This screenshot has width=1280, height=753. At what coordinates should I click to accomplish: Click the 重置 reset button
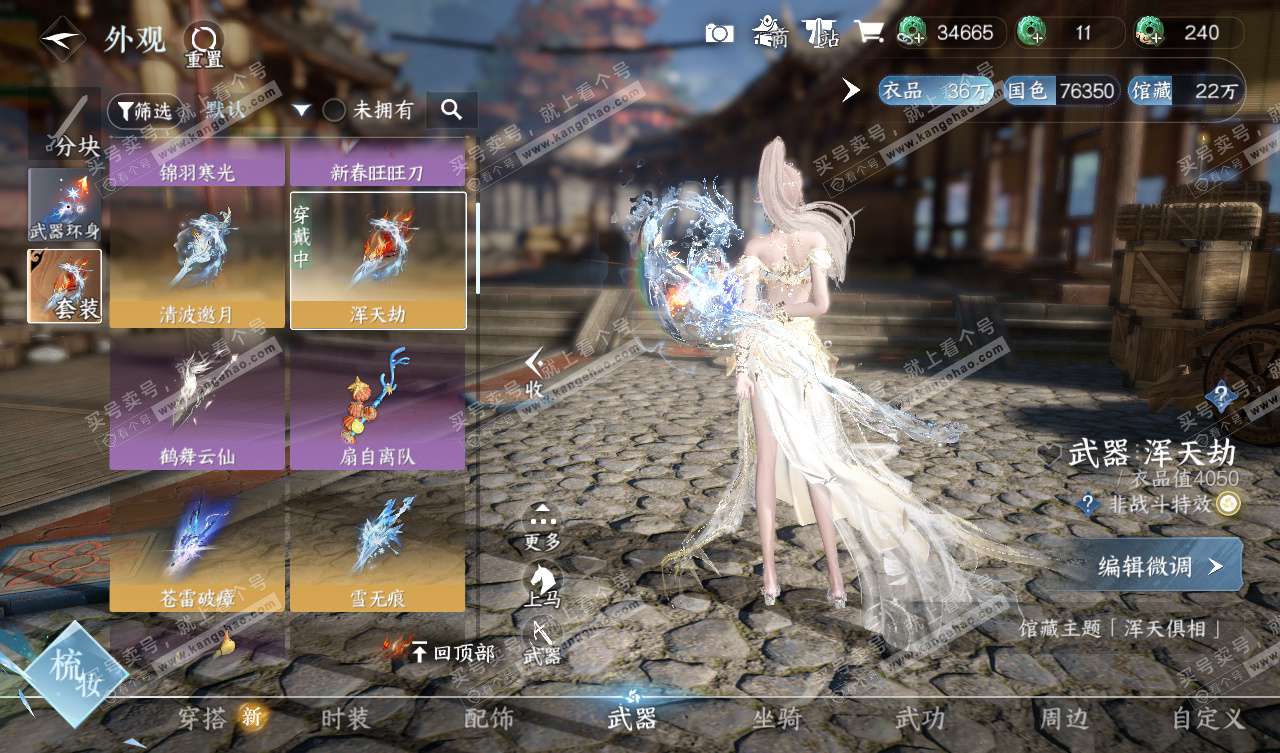pos(204,45)
